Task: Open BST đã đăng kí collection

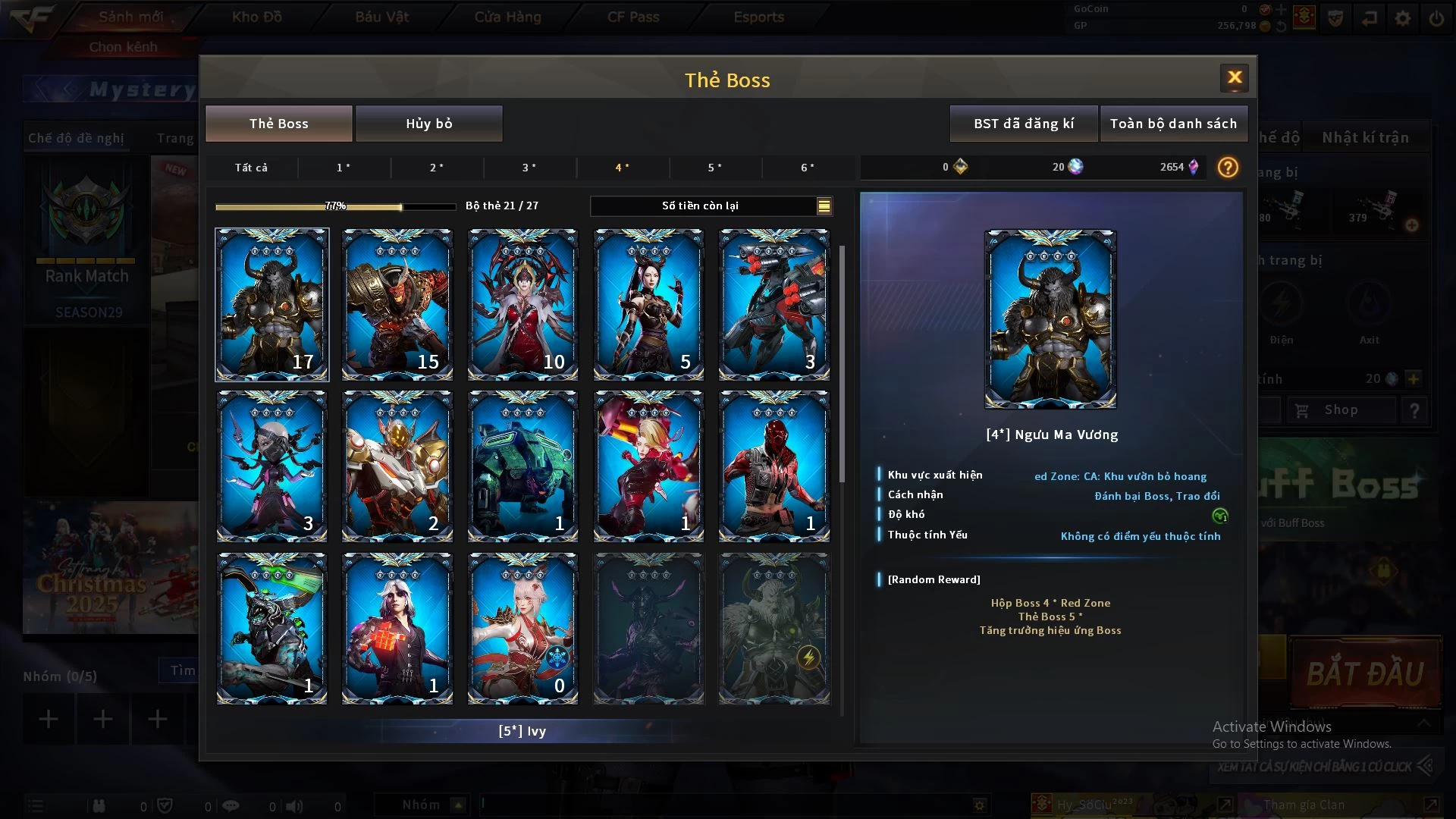Action: (1023, 124)
